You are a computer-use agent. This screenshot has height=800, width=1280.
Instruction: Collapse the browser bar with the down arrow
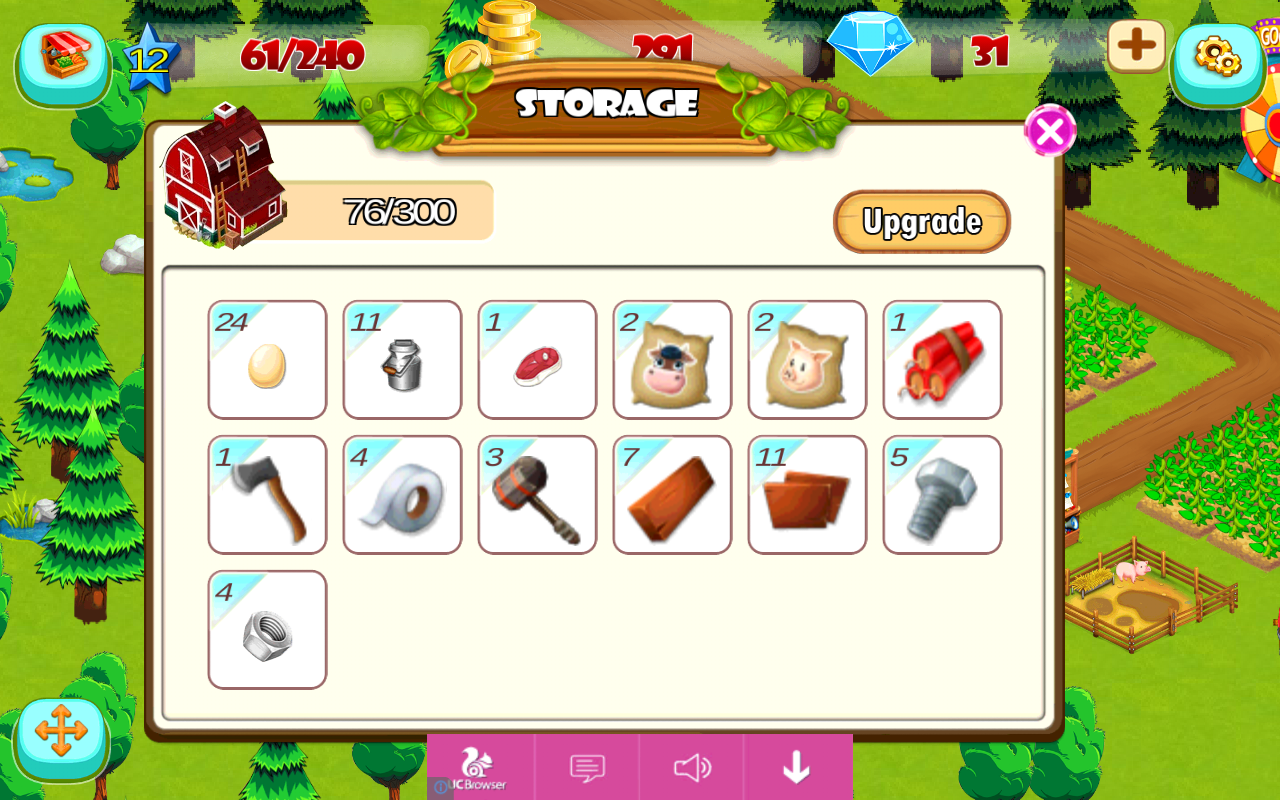(x=796, y=767)
